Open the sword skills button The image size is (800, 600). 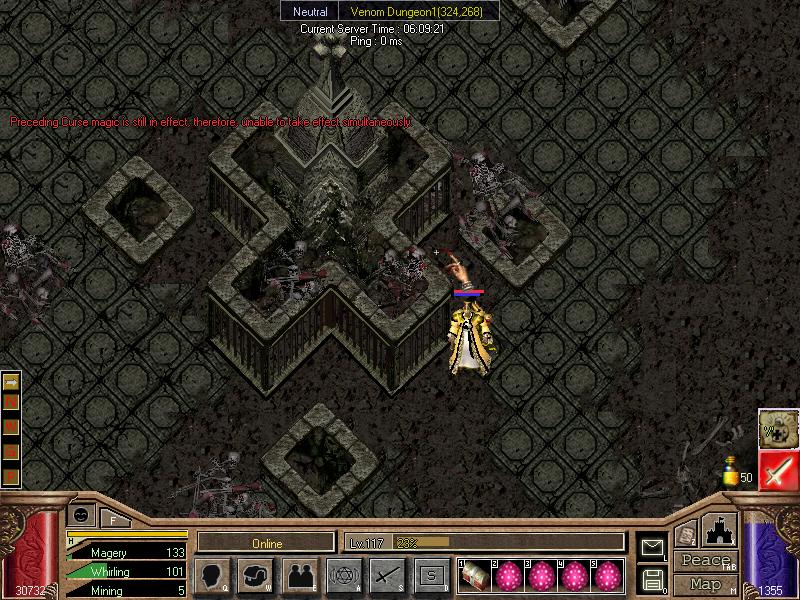[387, 576]
